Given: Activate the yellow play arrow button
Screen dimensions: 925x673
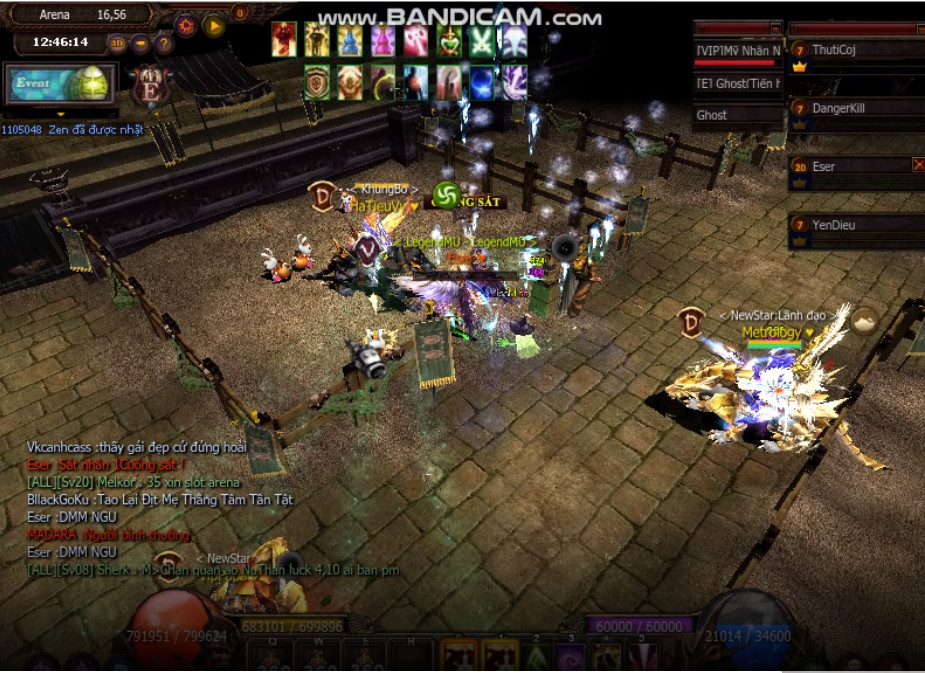Looking at the screenshot, I should [x=214, y=26].
